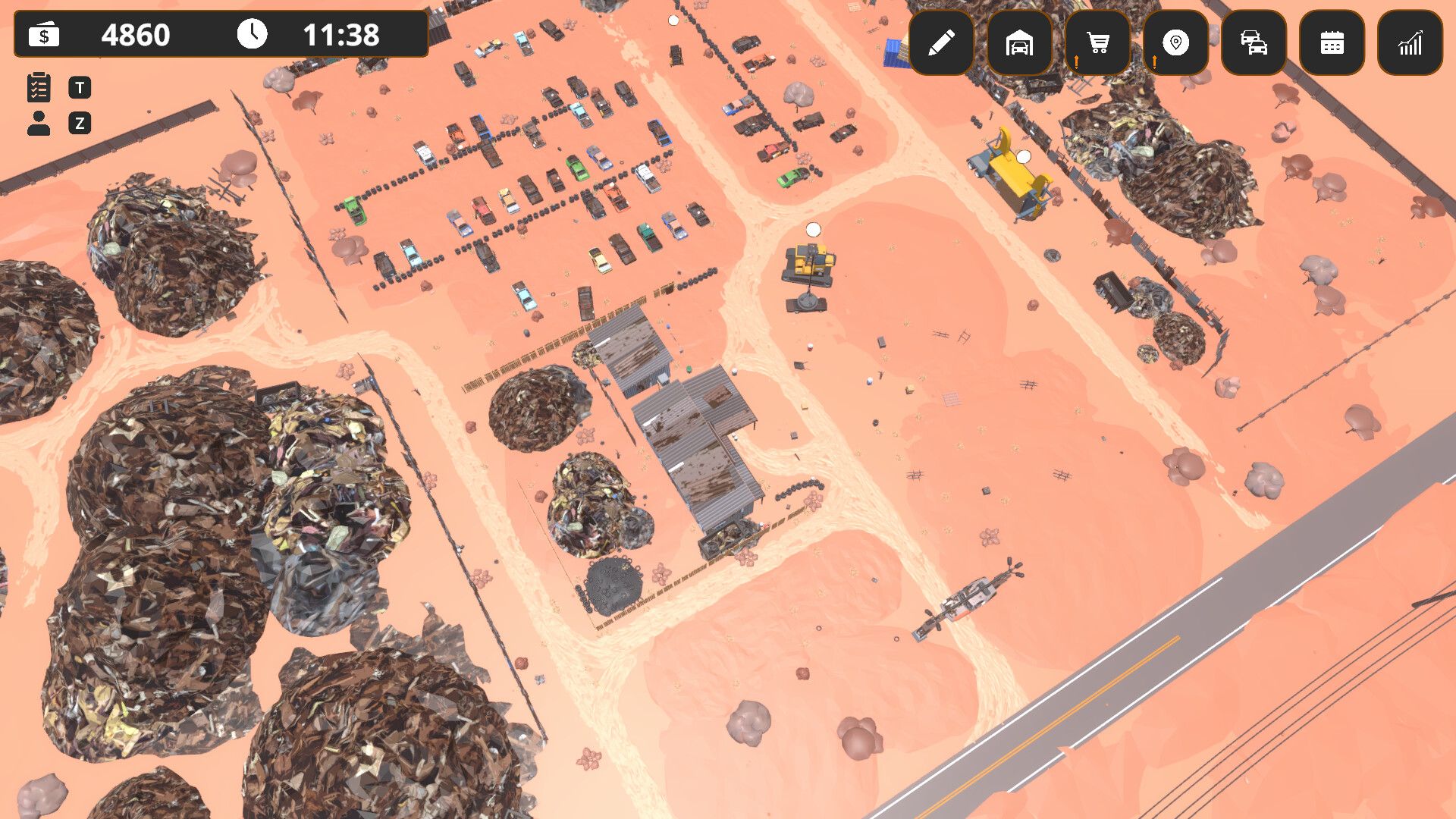1456x819 pixels.
Task: Open the Garage panel
Action: click(1021, 43)
